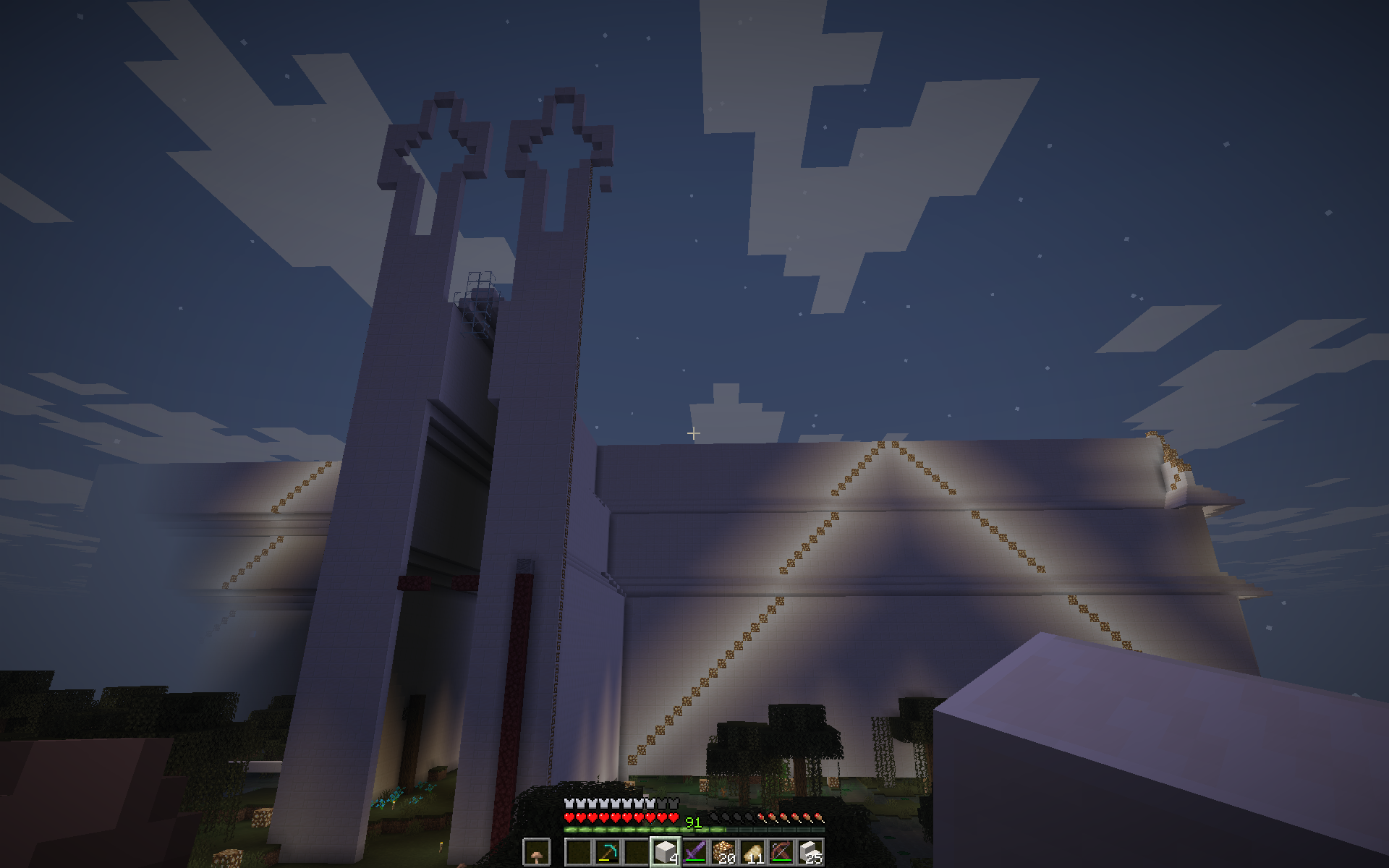
Task: Select the diamond pickaxe hotbar slot
Action: 606,852
